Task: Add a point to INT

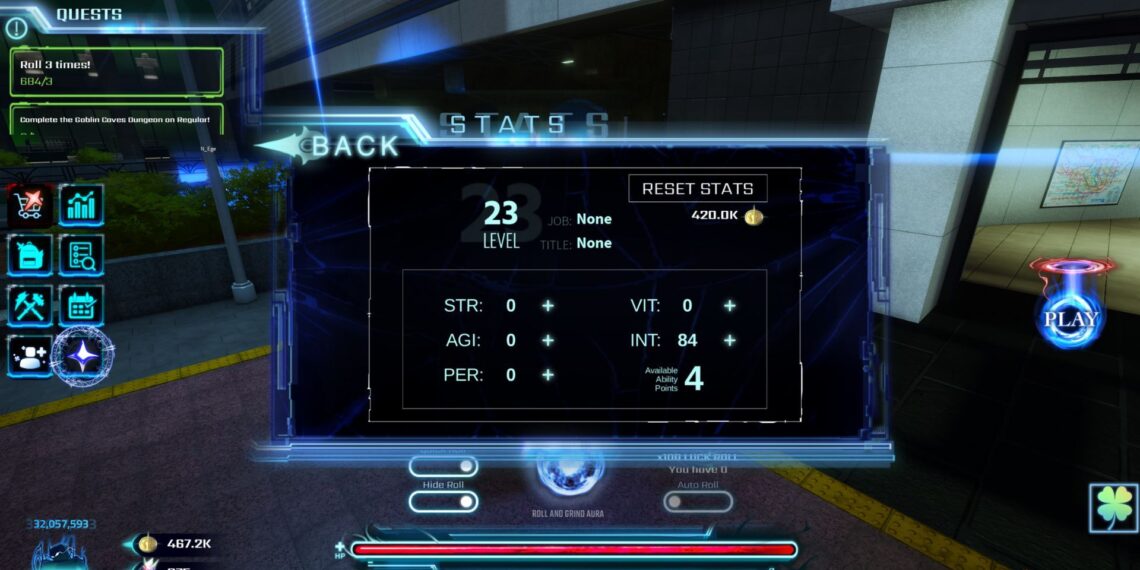Action: 730,341
